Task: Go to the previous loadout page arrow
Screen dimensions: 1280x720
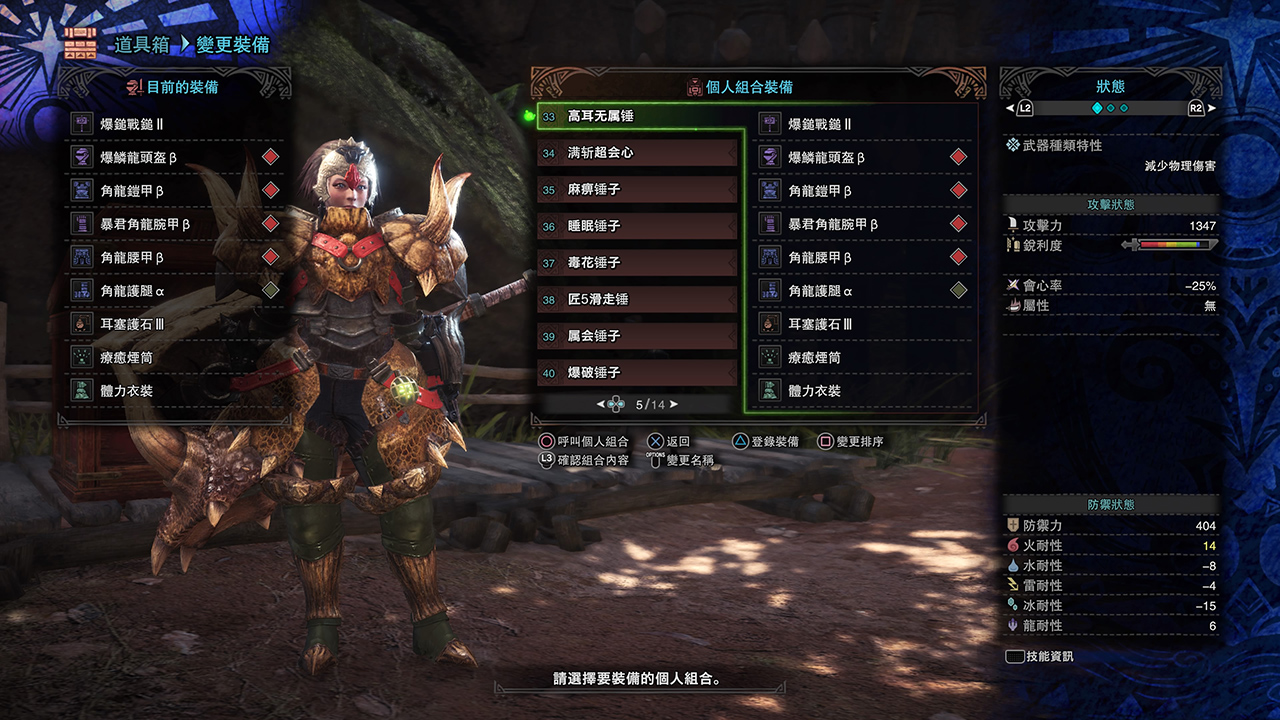Action: pos(601,405)
